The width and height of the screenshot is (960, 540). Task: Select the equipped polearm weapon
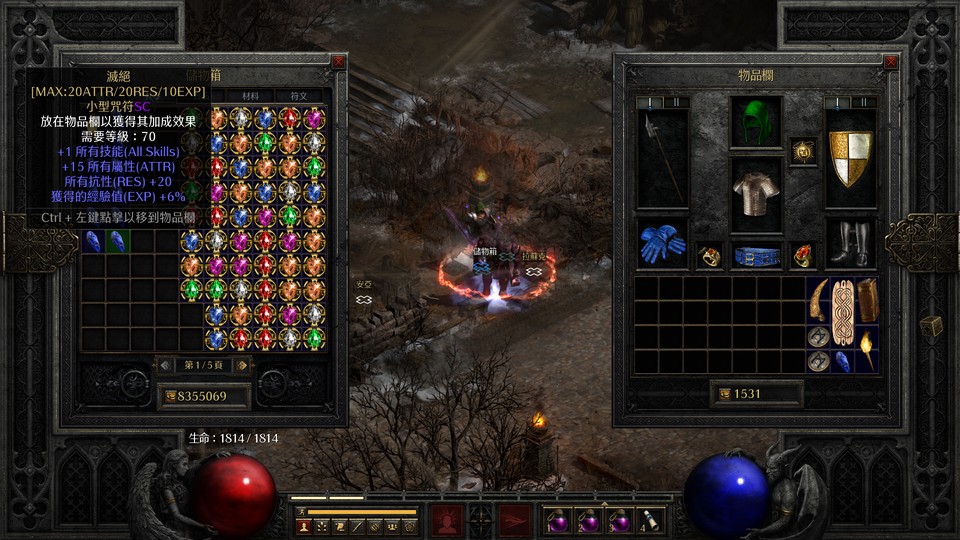(x=662, y=157)
